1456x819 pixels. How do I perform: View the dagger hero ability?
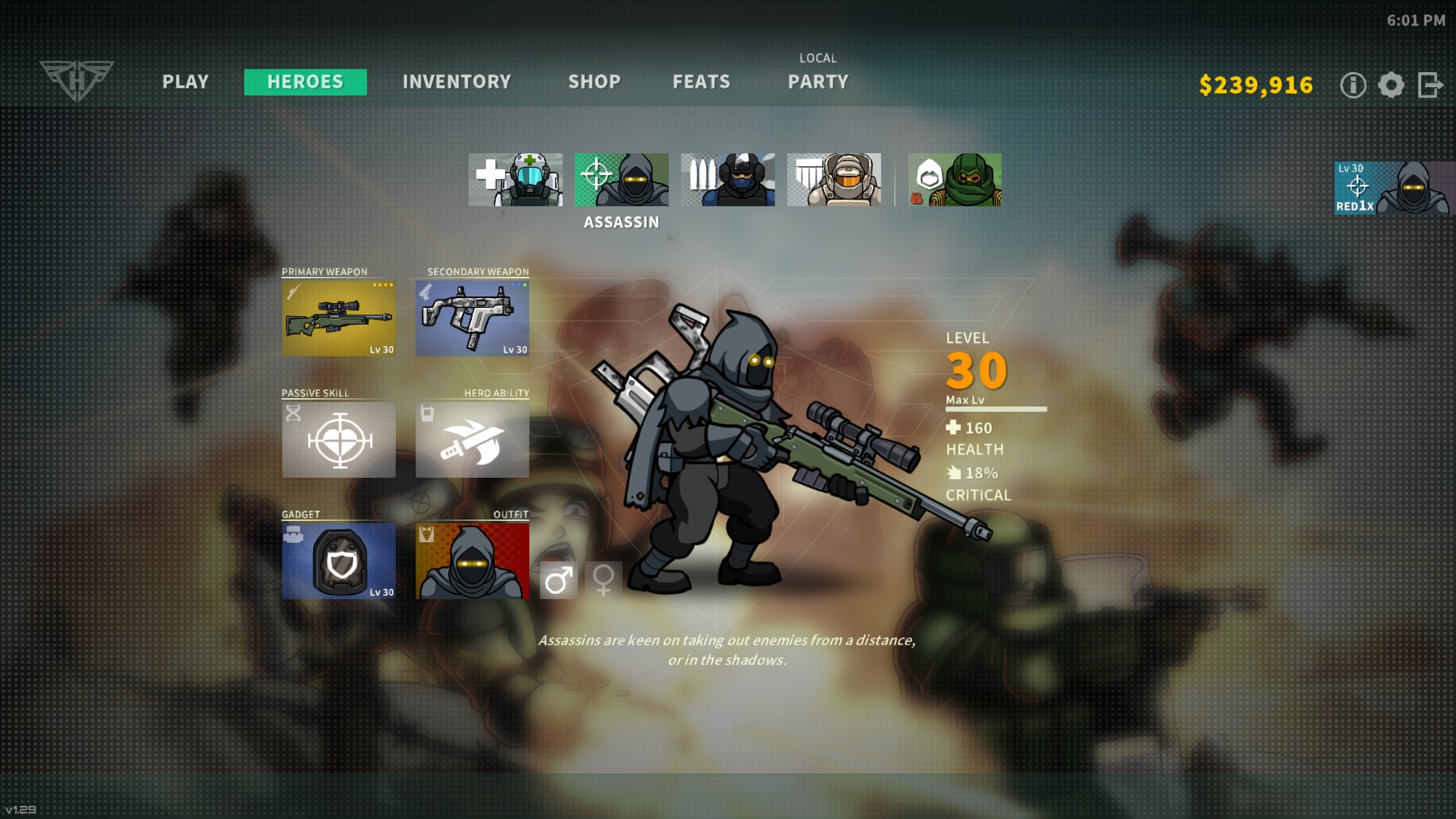pos(472,440)
